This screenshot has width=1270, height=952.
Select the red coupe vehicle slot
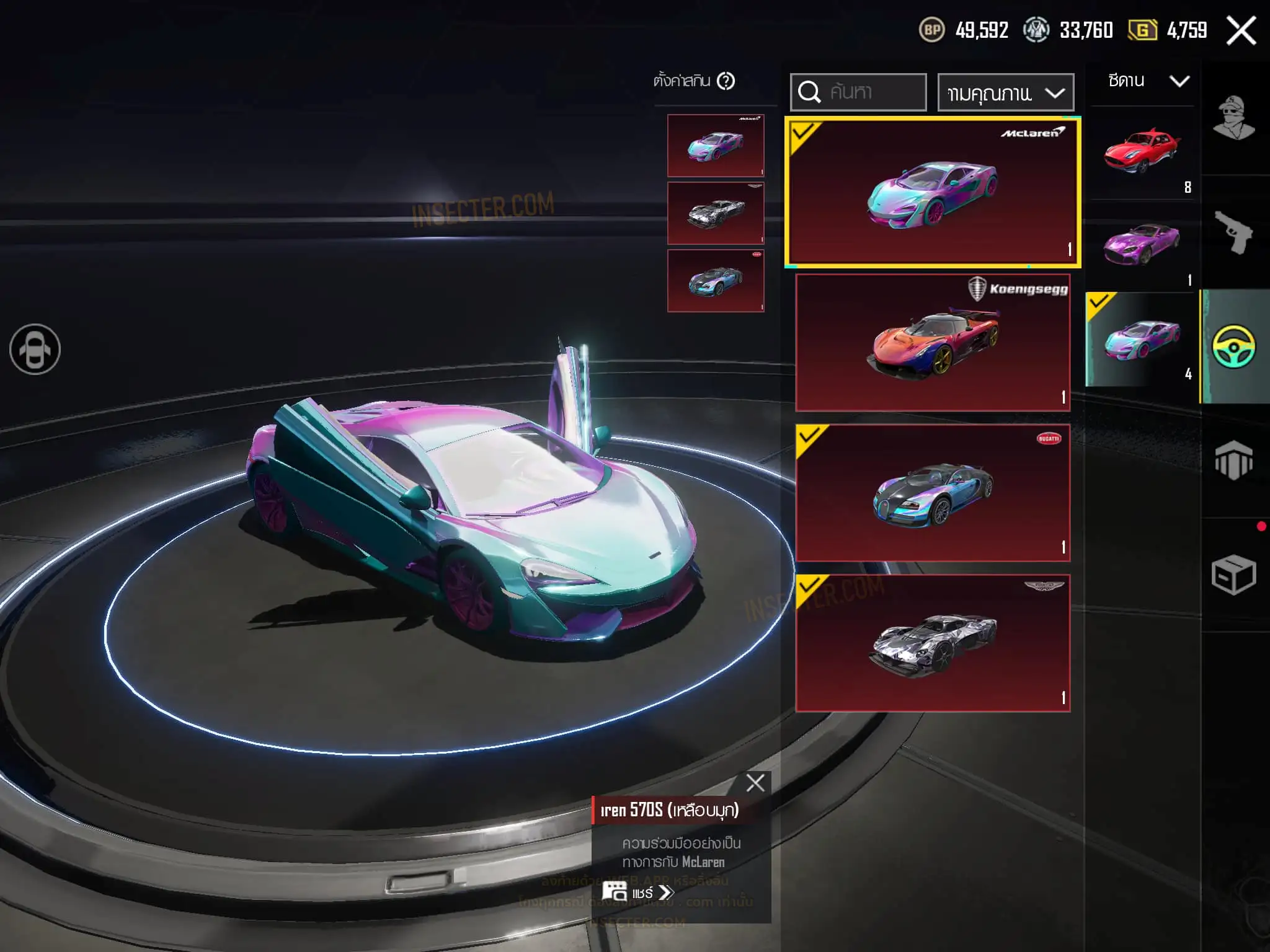[1142, 153]
